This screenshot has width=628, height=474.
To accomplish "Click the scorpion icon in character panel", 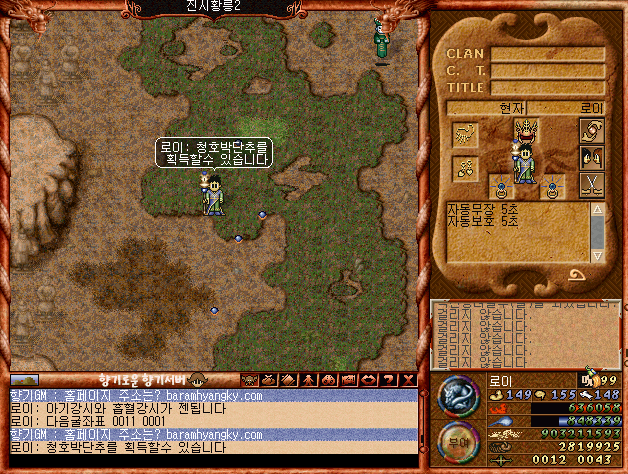I will [x=465, y=135].
